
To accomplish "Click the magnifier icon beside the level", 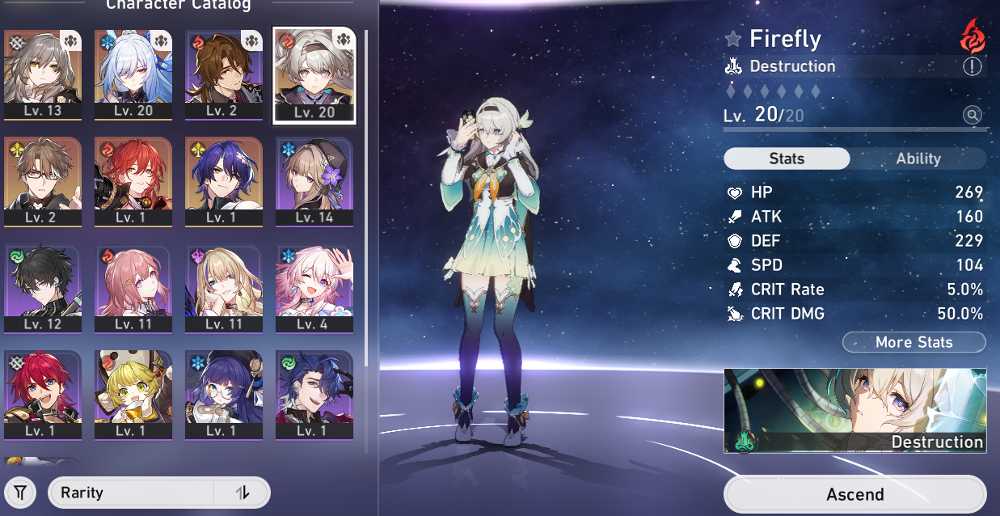I will click(x=972, y=116).
